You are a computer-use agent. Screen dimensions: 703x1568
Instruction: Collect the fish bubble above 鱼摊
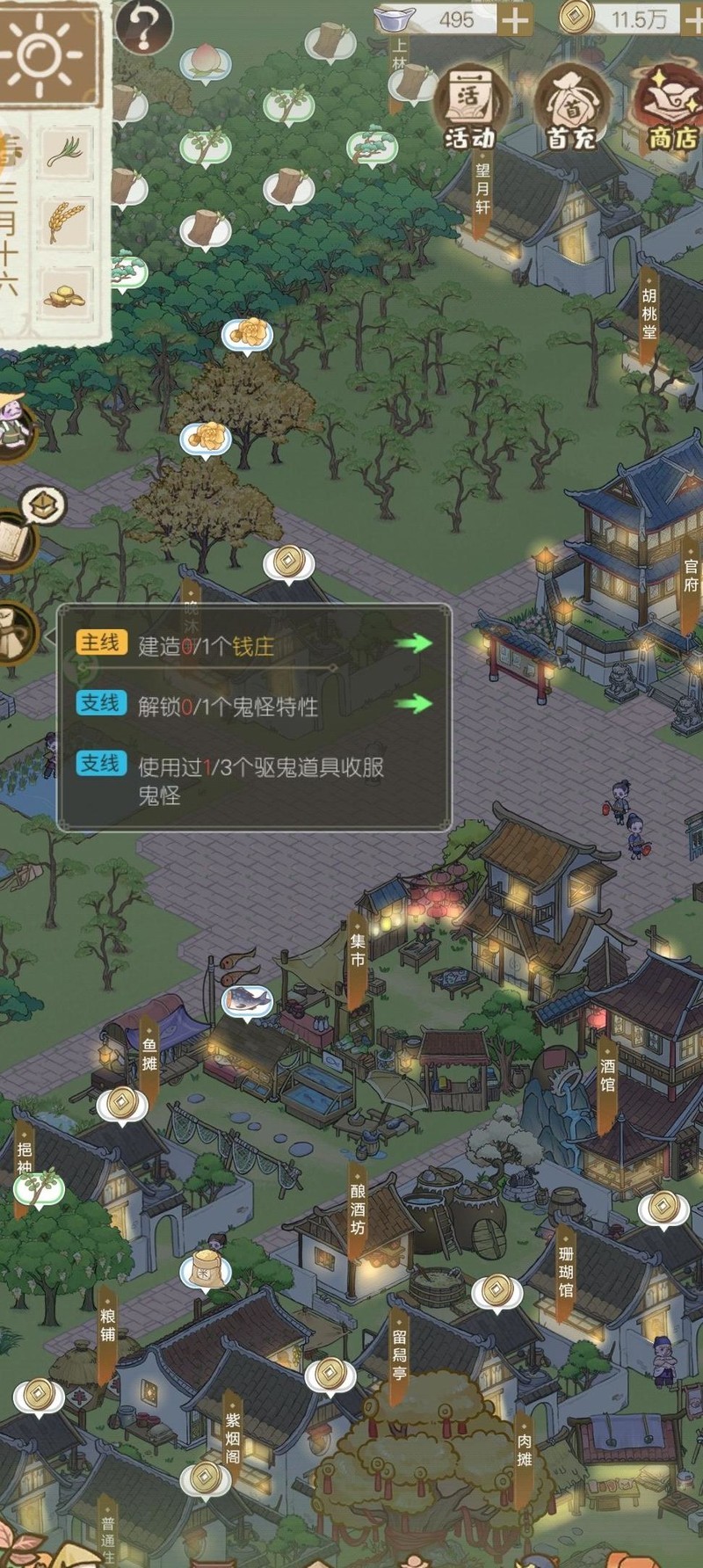[x=246, y=1000]
